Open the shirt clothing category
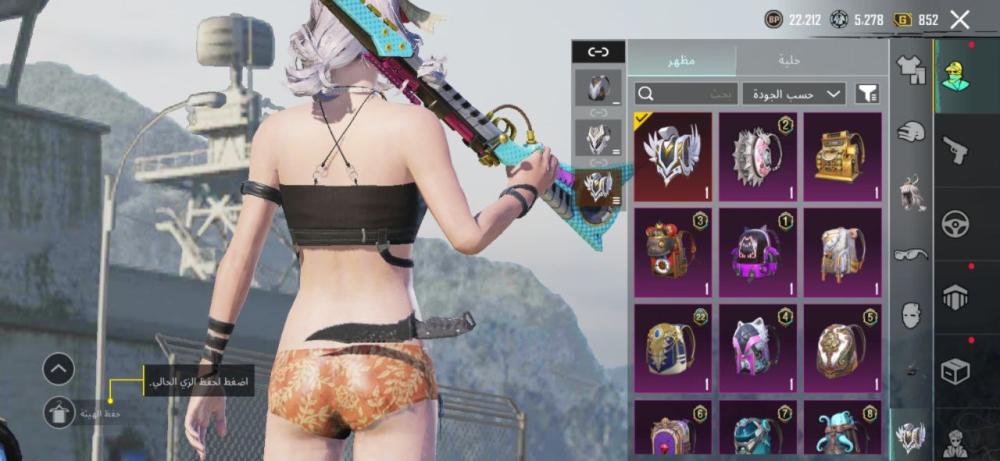 click(x=910, y=68)
